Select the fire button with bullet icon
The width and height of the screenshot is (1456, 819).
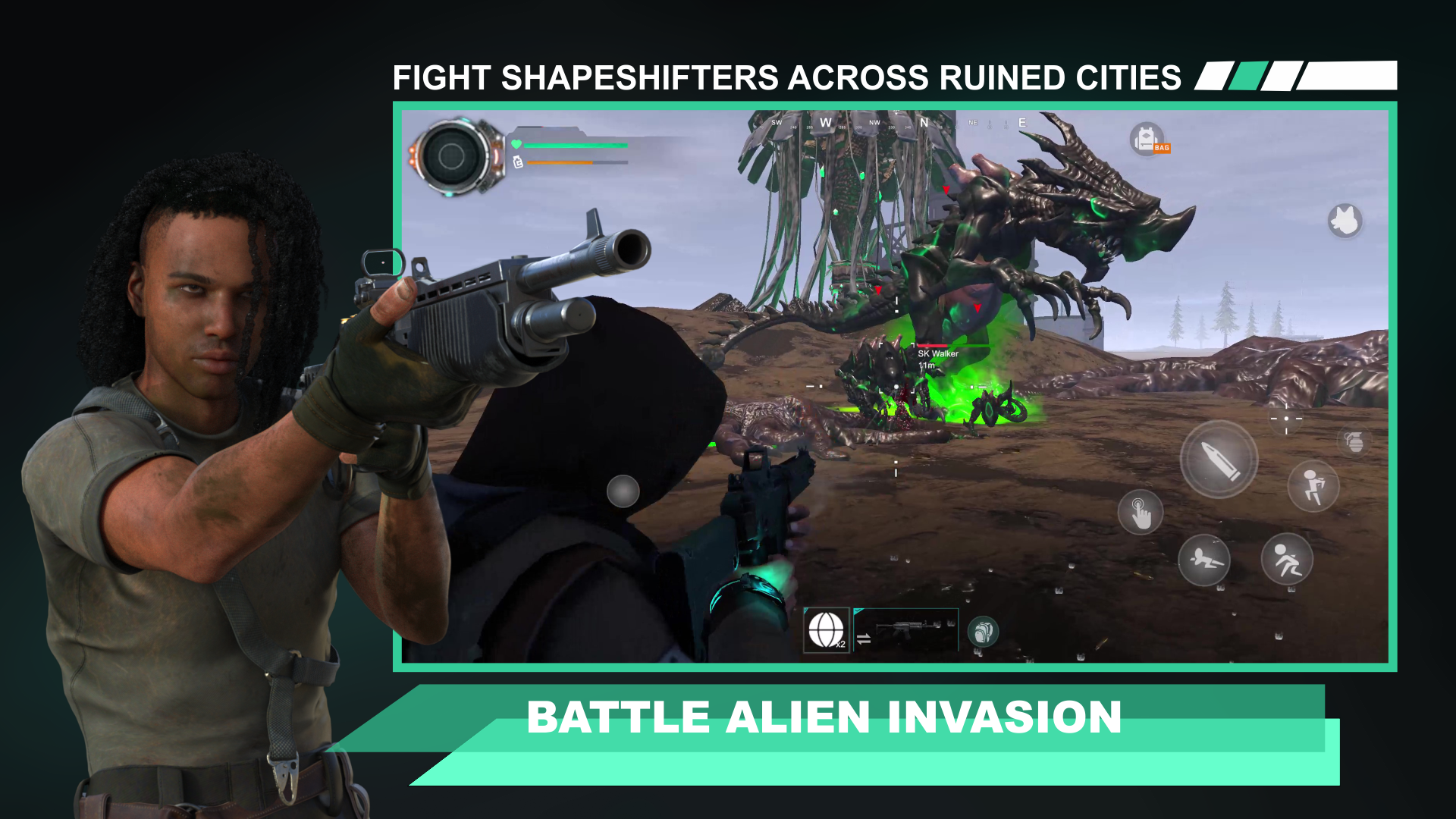click(x=1219, y=461)
